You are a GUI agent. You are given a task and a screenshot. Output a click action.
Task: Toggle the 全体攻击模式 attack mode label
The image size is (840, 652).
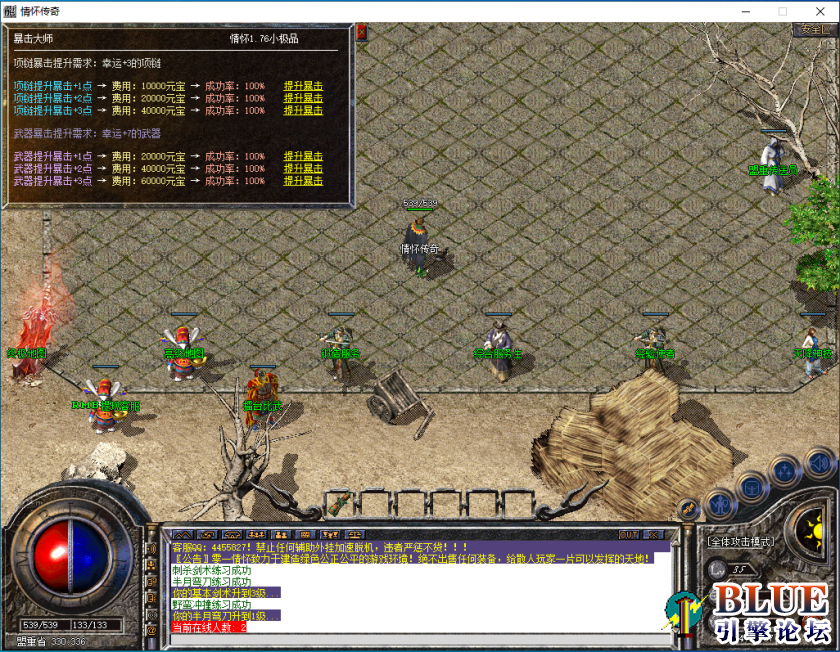[x=741, y=541]
